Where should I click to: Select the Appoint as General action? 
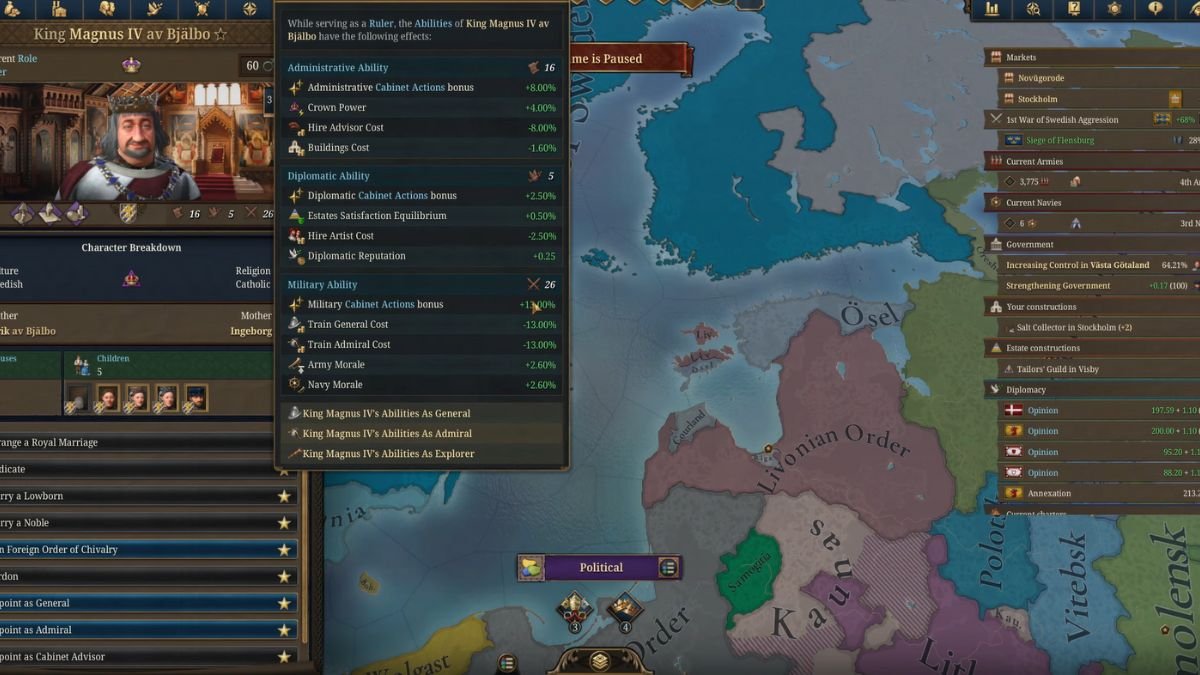(140, 603)
